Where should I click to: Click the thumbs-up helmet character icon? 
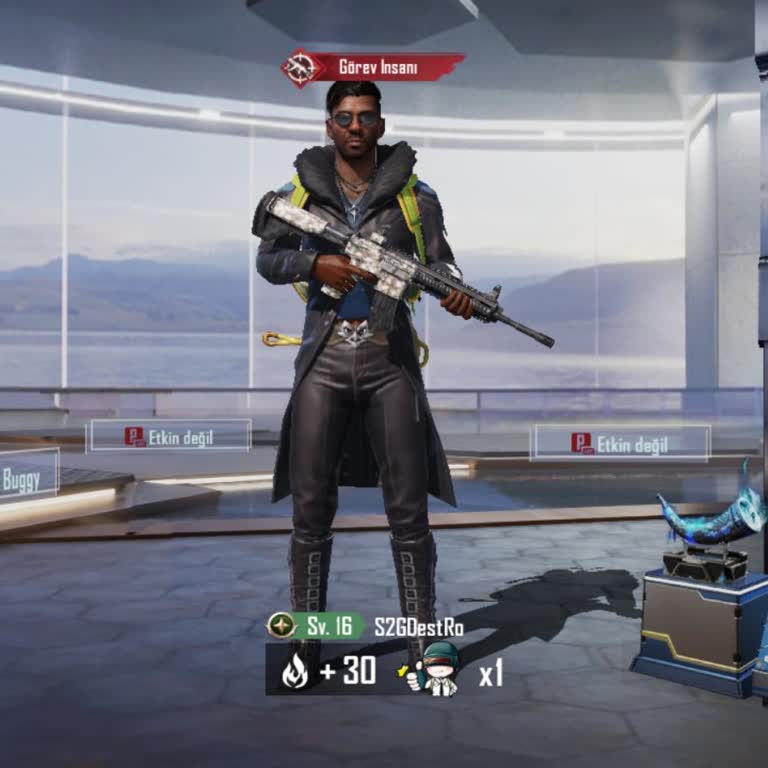[437, 669]
